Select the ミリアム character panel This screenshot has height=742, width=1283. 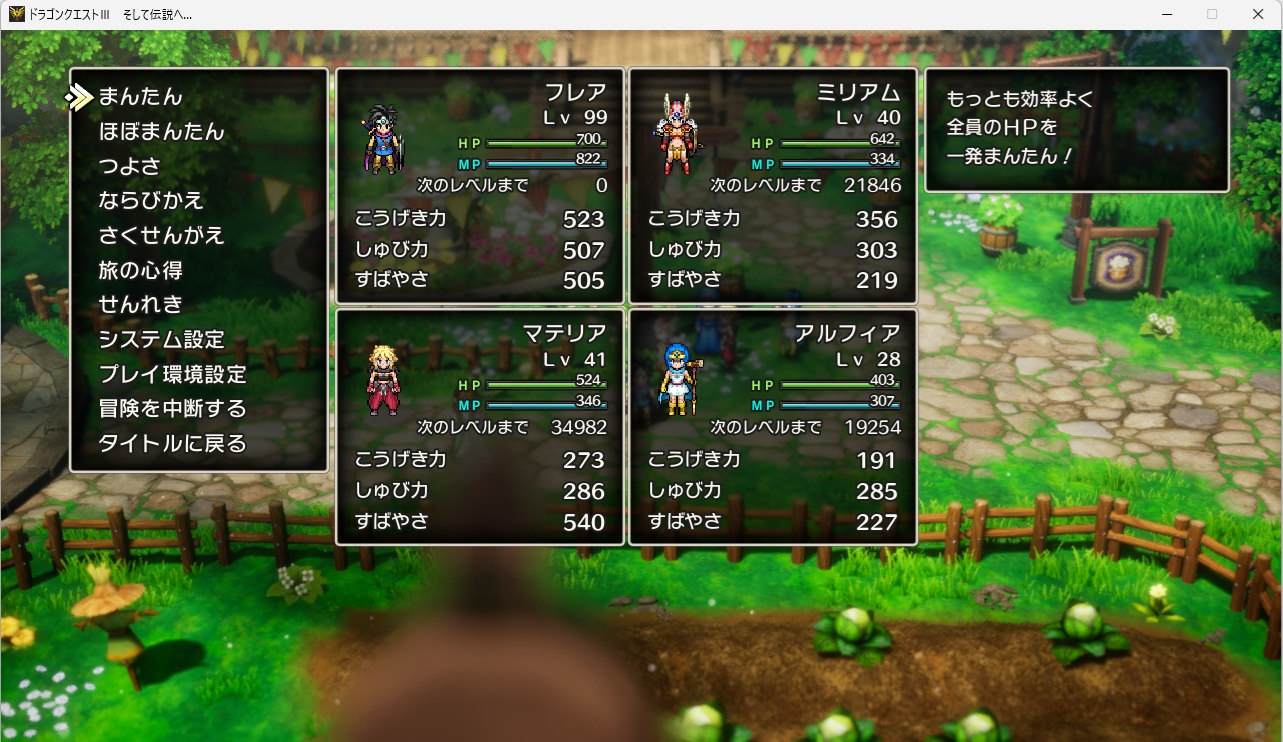click(x=773, y=186)
